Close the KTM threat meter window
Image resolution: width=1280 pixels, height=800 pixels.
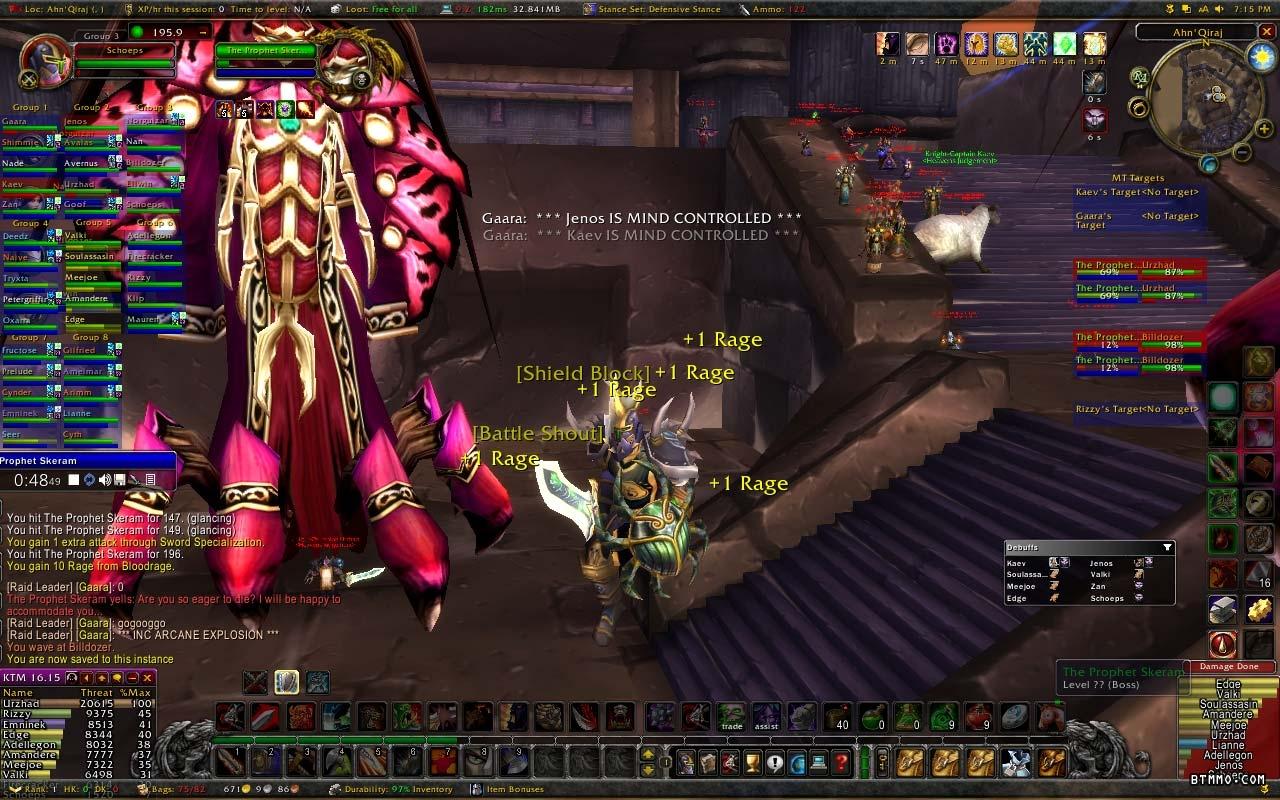click(147, 678)
